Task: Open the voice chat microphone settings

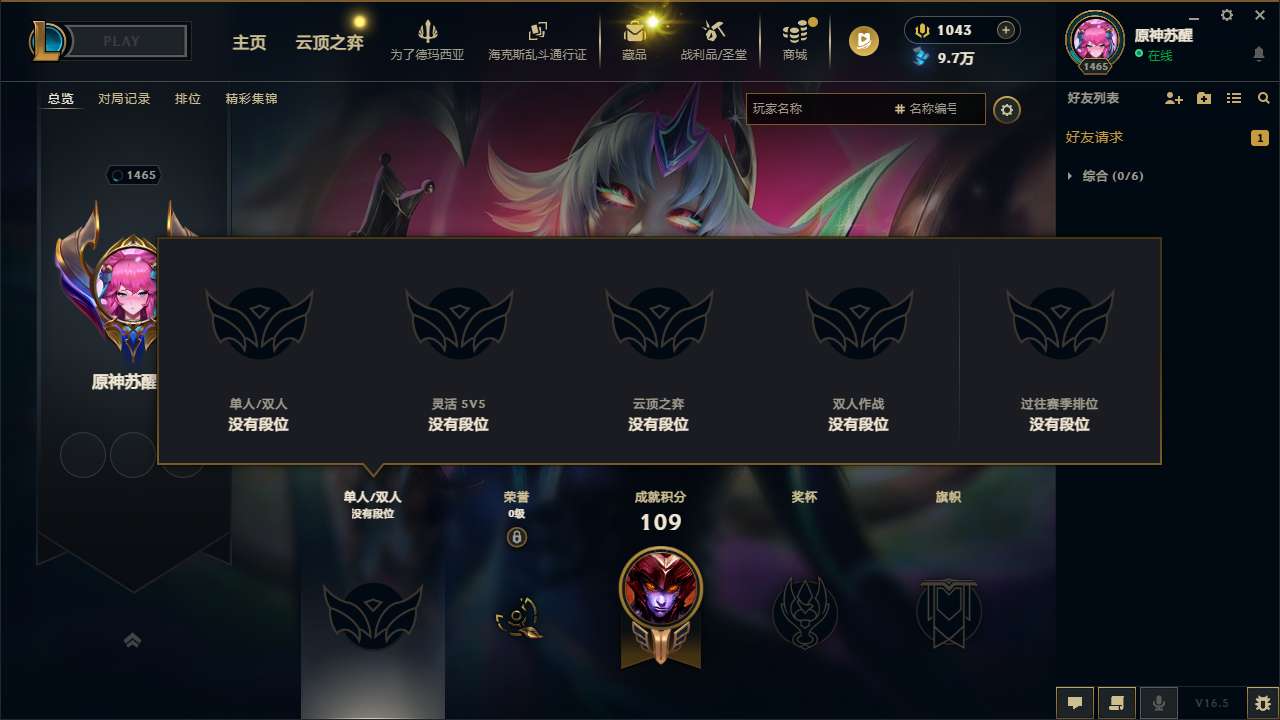Action: coord(1158,702)
